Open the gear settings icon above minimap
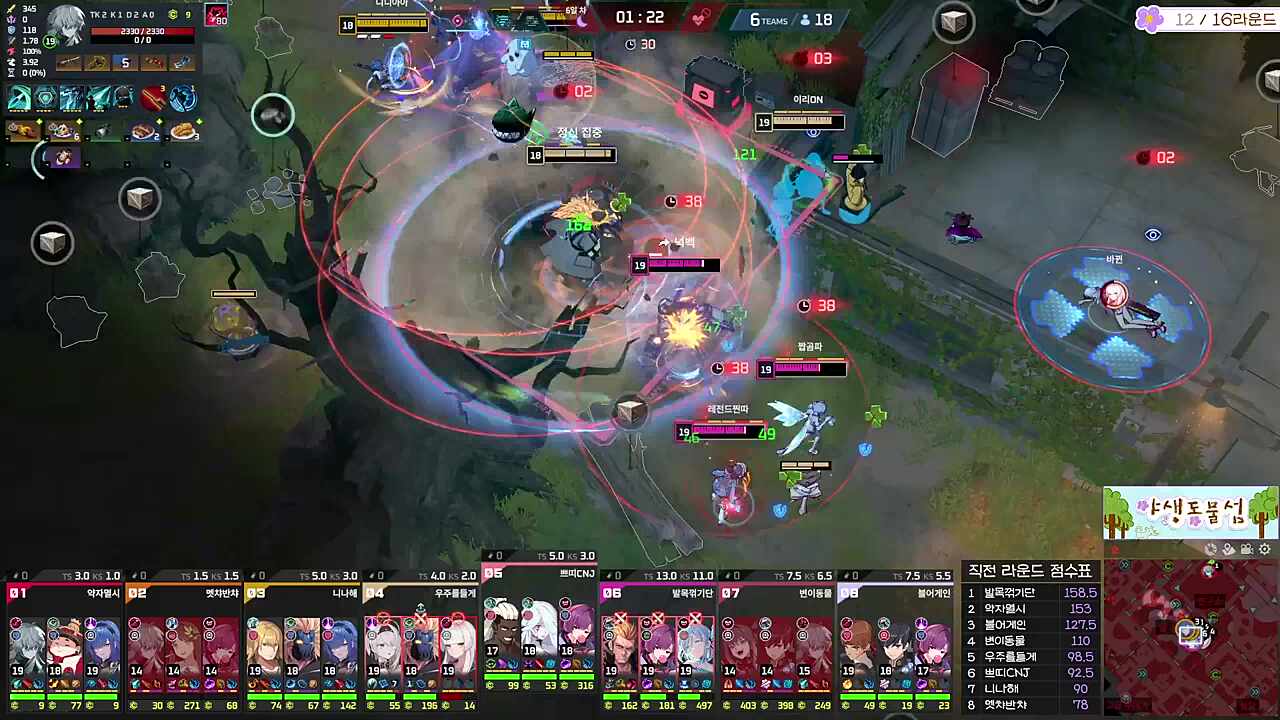The image size is (1280, 720). [1265, 549]
